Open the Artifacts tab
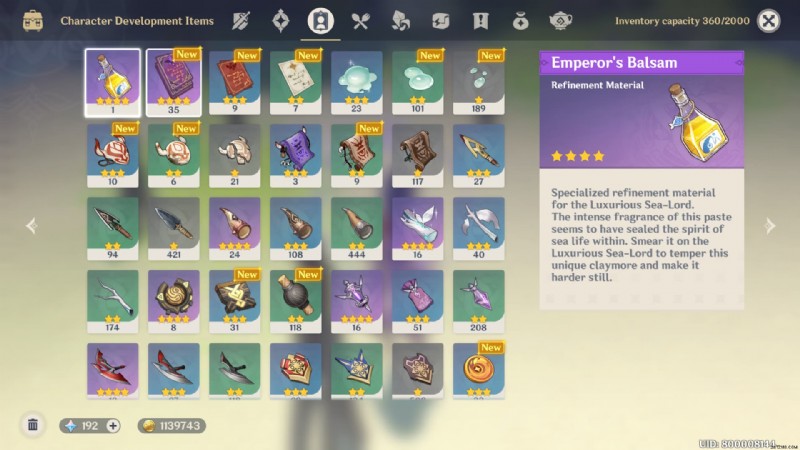800x450 pixels. [x=281, y=20]
